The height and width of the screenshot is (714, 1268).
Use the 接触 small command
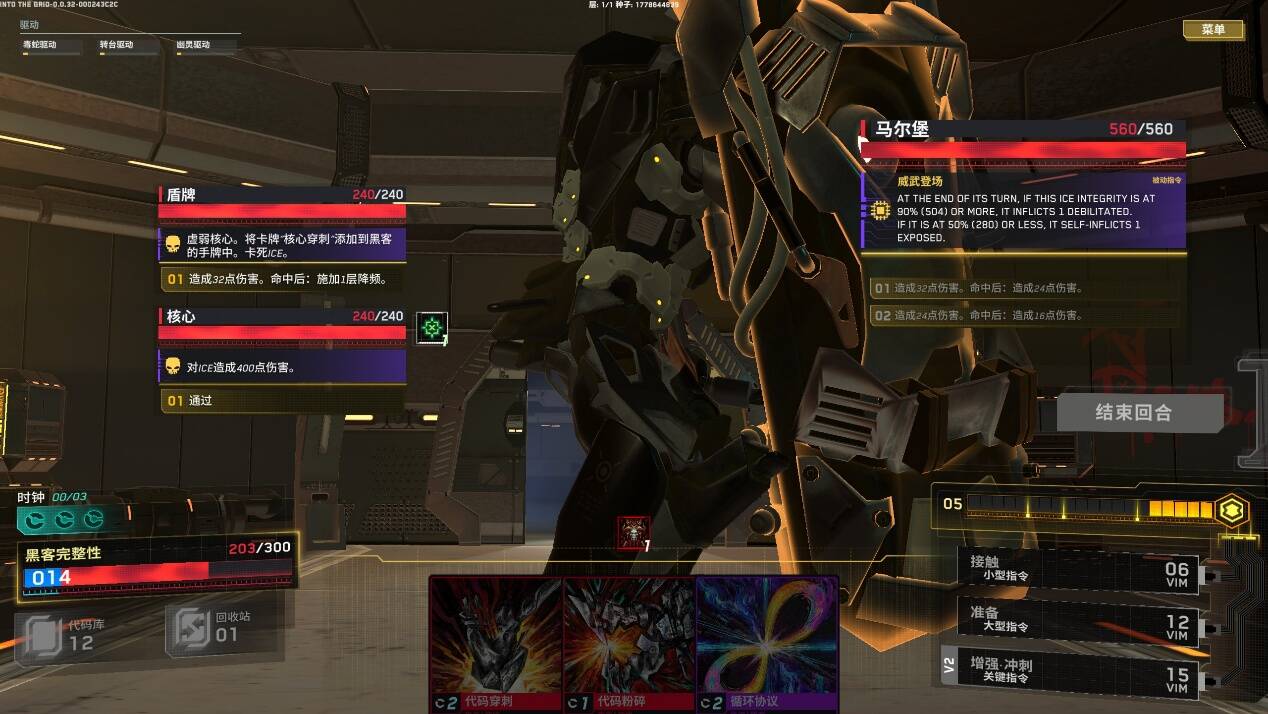pyautogui.click(x=1077, y=568)
